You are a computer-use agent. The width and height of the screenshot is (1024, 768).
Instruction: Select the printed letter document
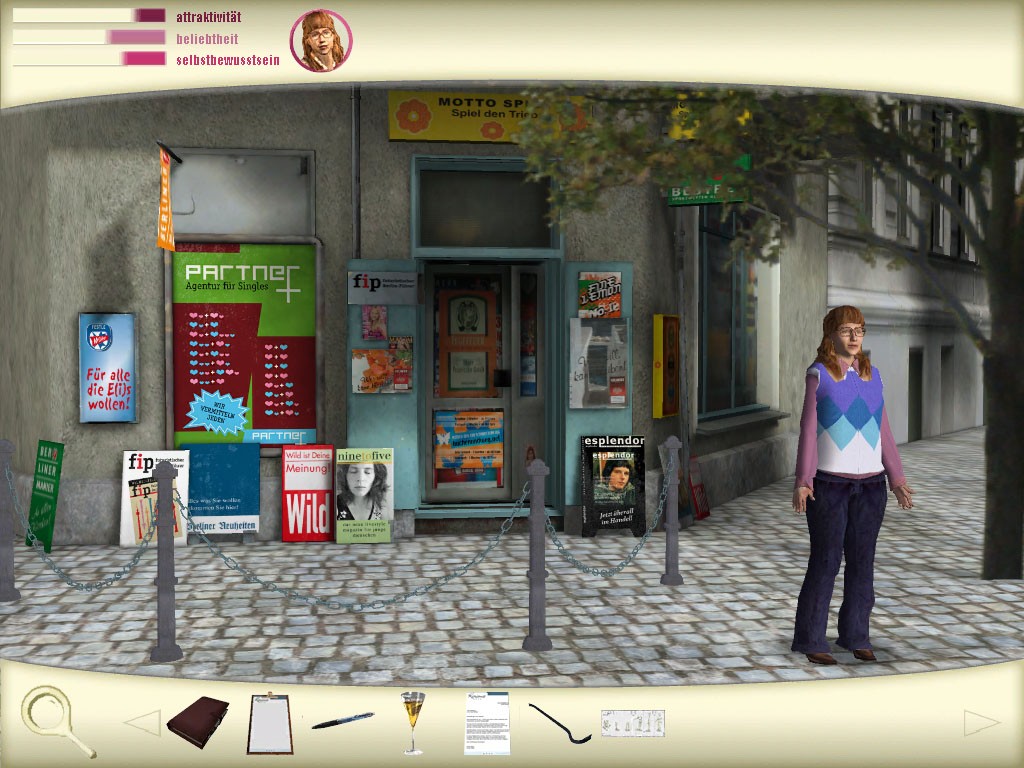pyautogui.click(x=487, y=723)
